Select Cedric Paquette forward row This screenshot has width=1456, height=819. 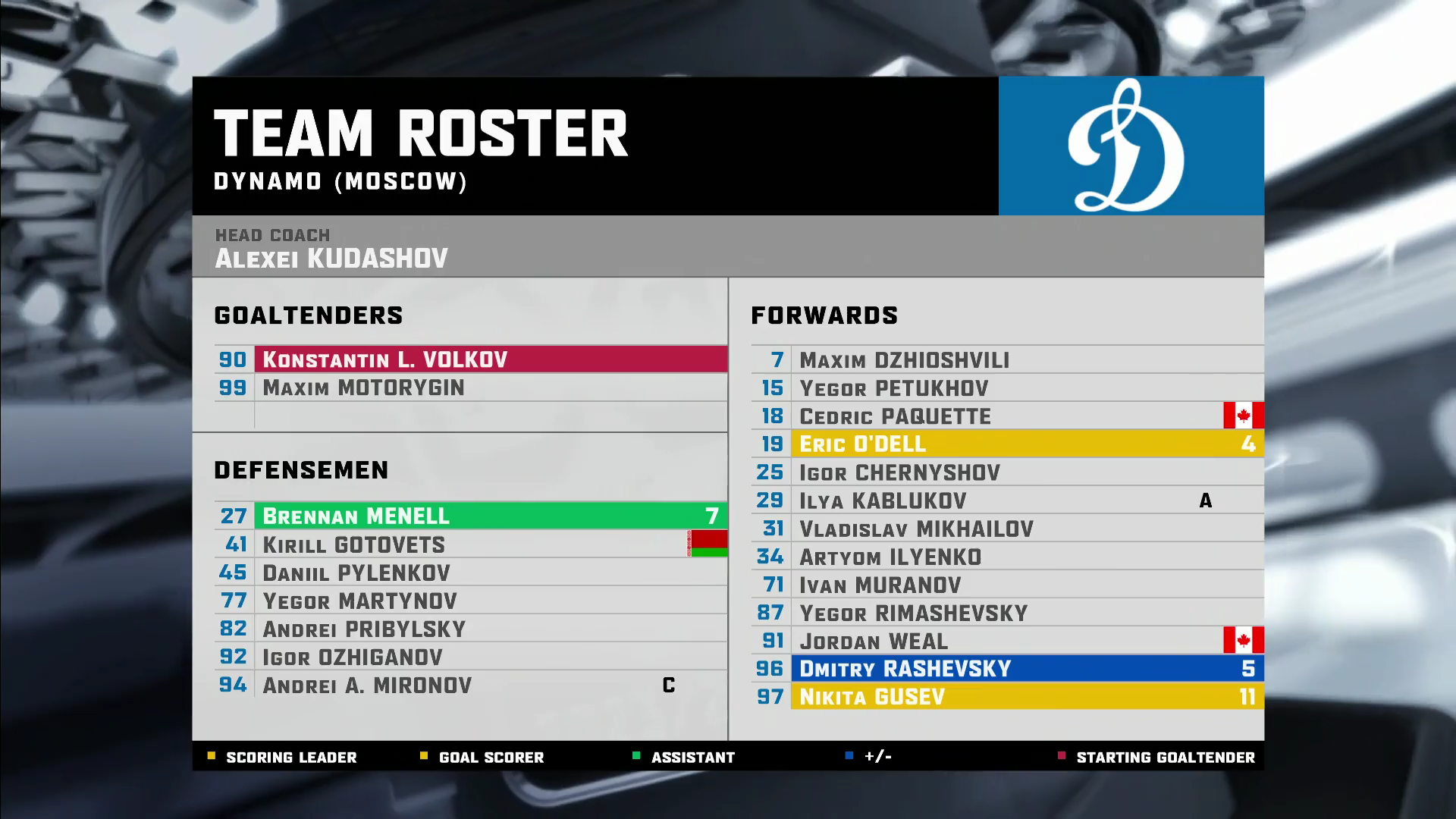(x=1007, y=416)
